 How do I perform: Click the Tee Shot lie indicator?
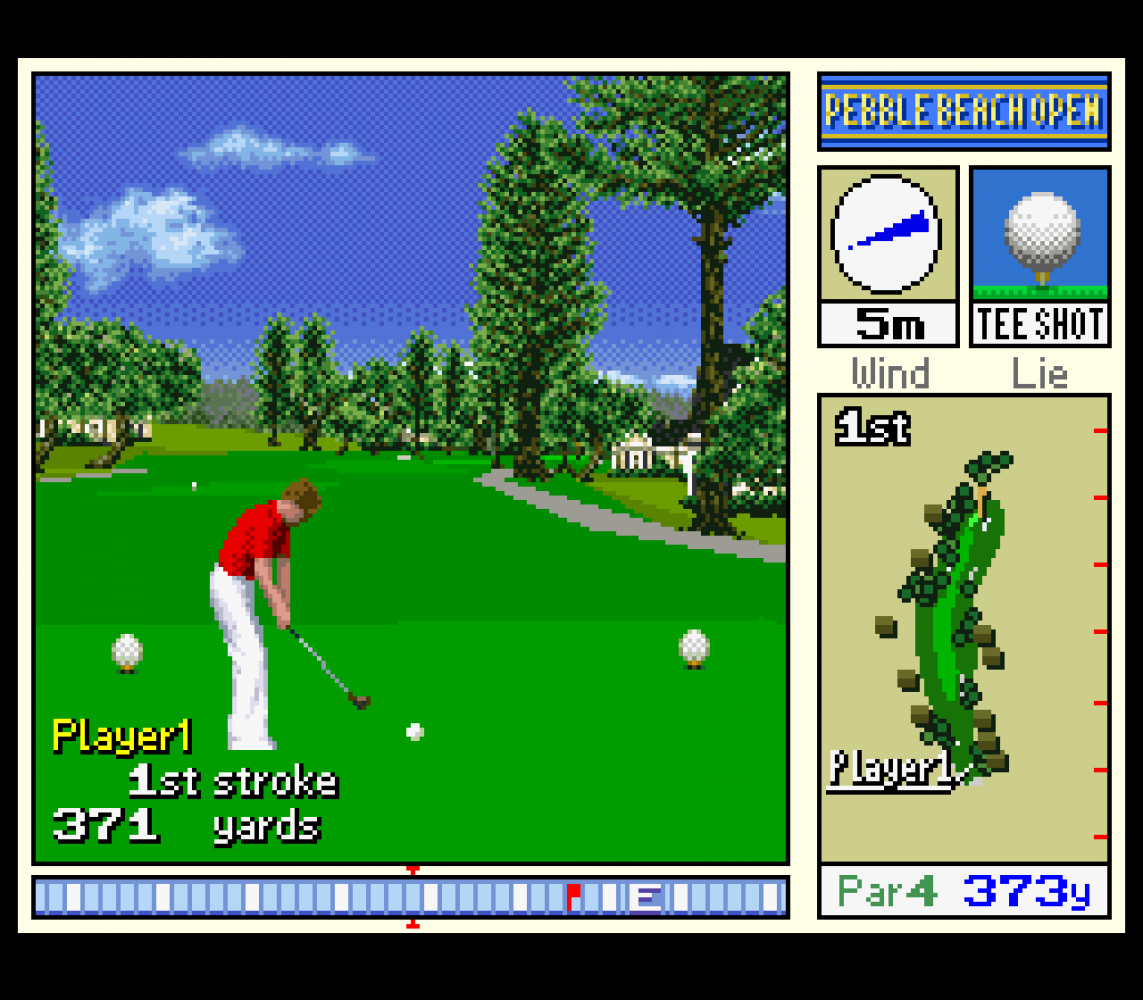pos(1040,256)
